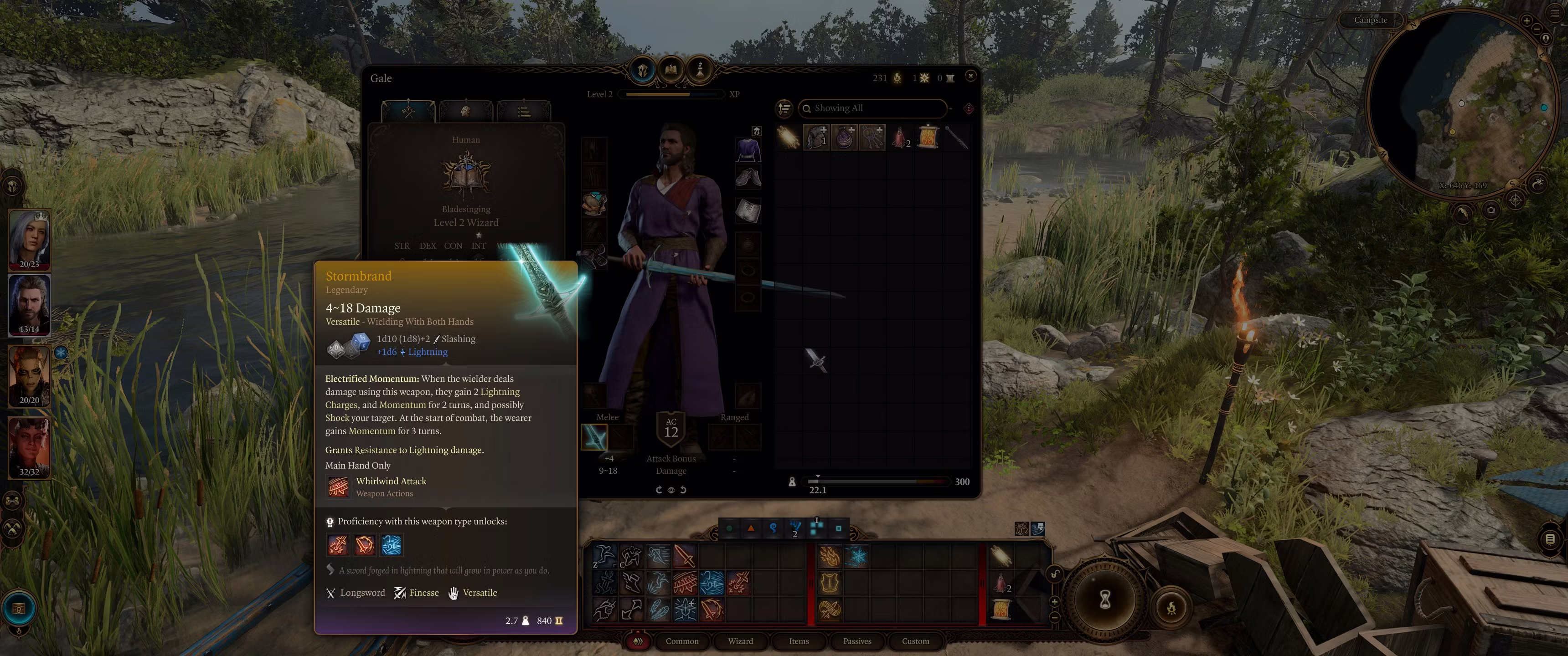Switch to the Custom hotbar tab
1568x656 pixels.
915,641
